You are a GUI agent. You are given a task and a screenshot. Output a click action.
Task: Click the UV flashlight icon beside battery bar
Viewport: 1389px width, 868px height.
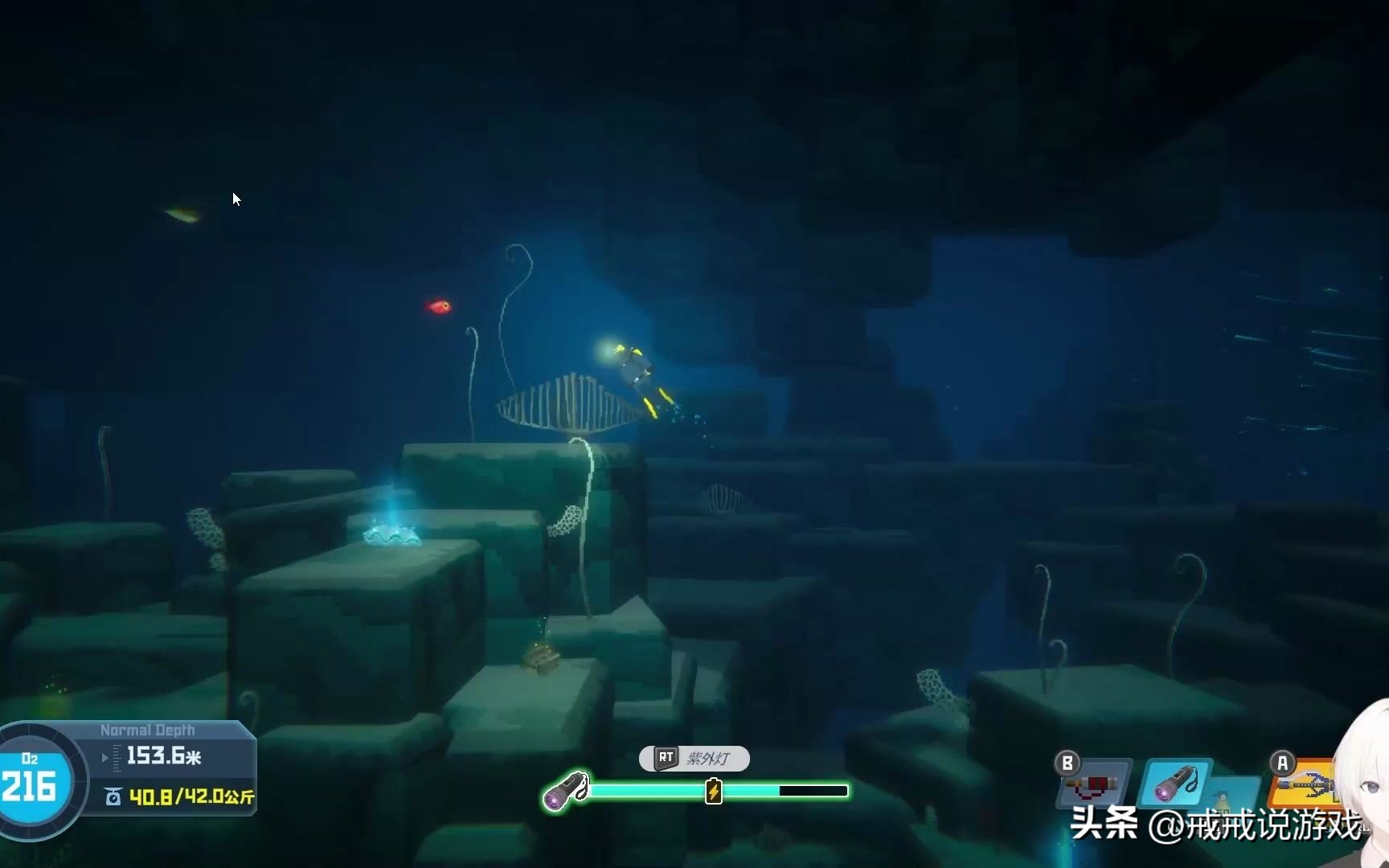[x=565, y=790]
